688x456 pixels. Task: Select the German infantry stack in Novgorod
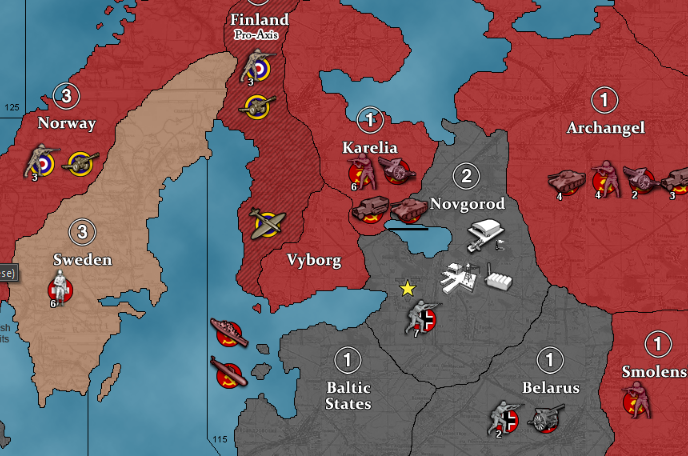pyautogui.click(x=421, y=317)
